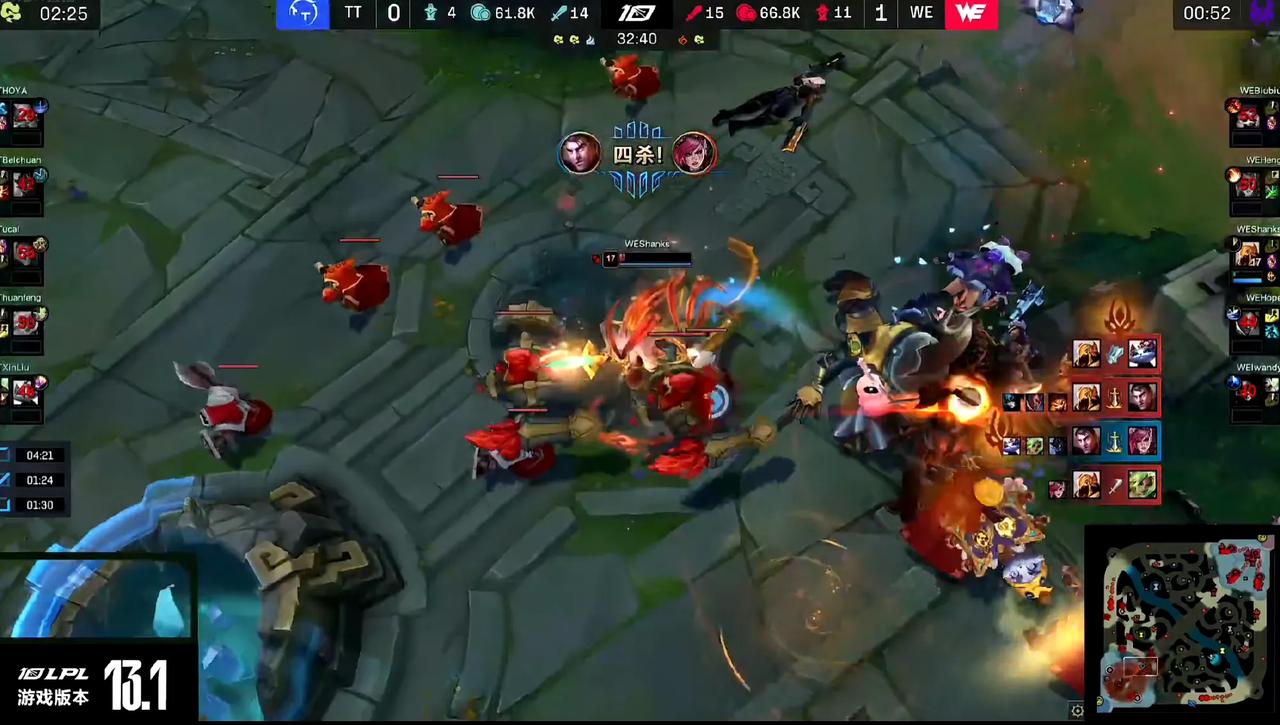
Task: Select player Beichuan's portrait
Action: [x=25, y=184]
